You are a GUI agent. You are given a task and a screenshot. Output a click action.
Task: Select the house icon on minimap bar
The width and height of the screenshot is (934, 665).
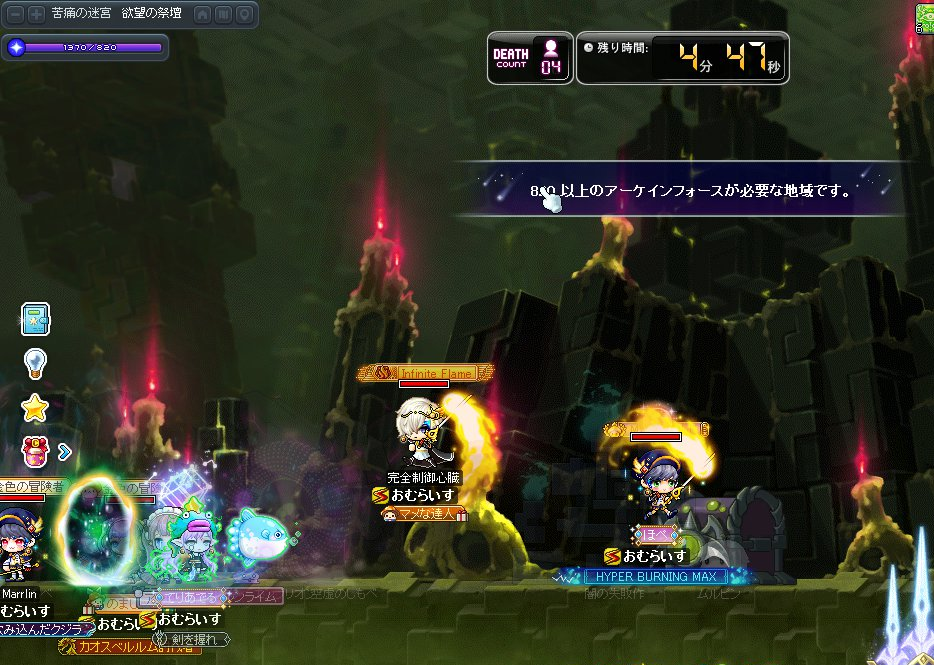(201, 15)
